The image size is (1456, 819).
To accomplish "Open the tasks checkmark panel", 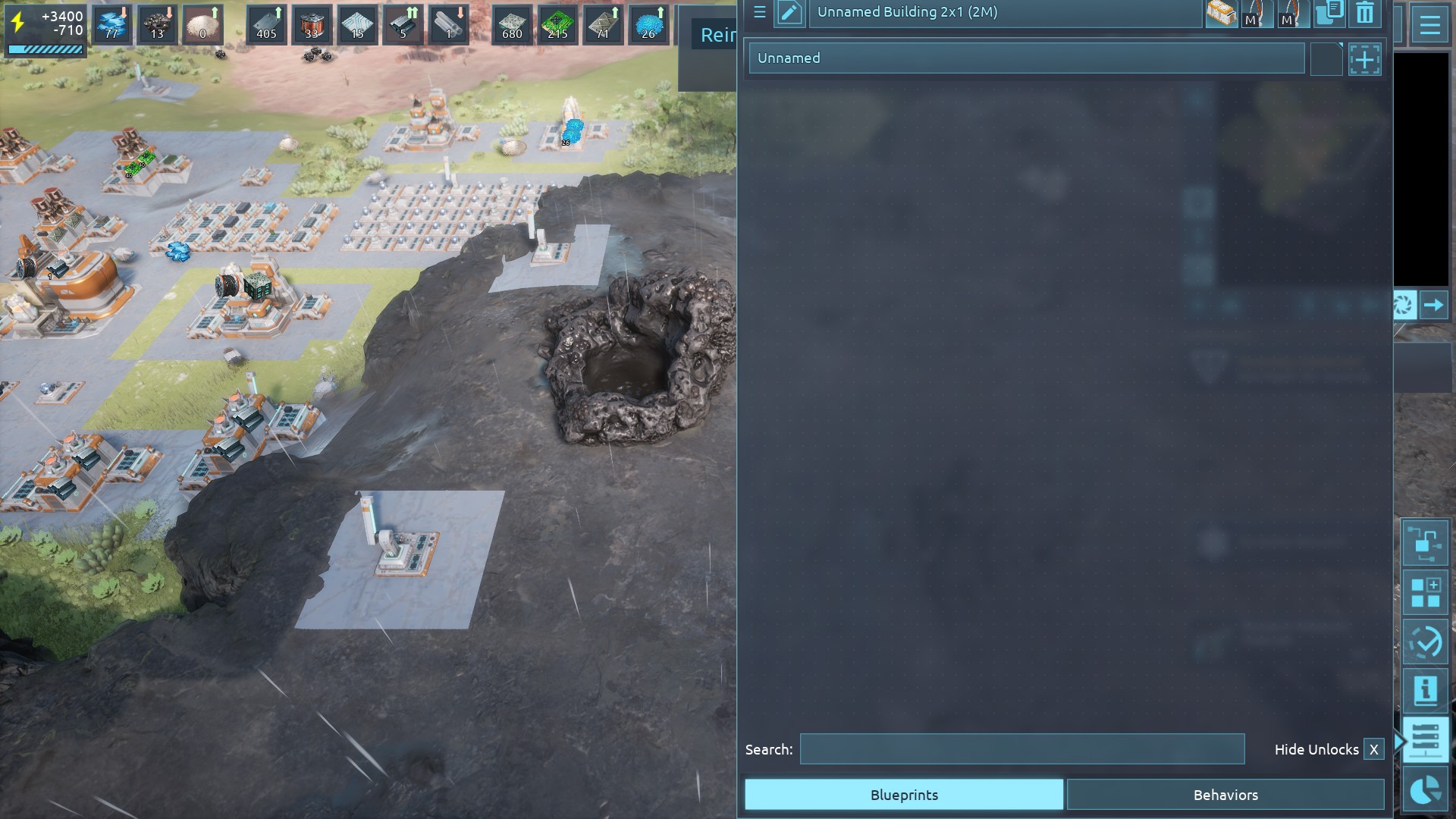I will tap(1425, 643).
